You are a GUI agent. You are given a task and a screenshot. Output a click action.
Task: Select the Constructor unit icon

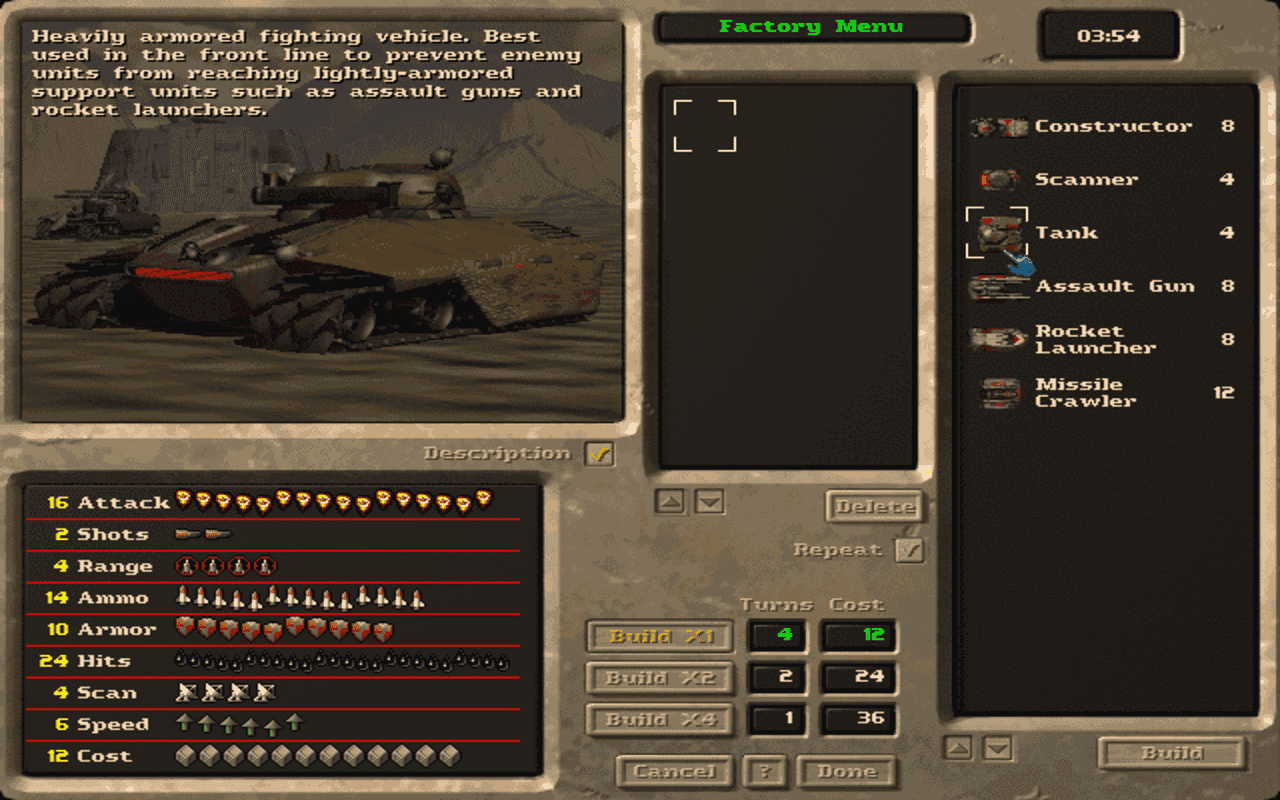click(1000, 127)
